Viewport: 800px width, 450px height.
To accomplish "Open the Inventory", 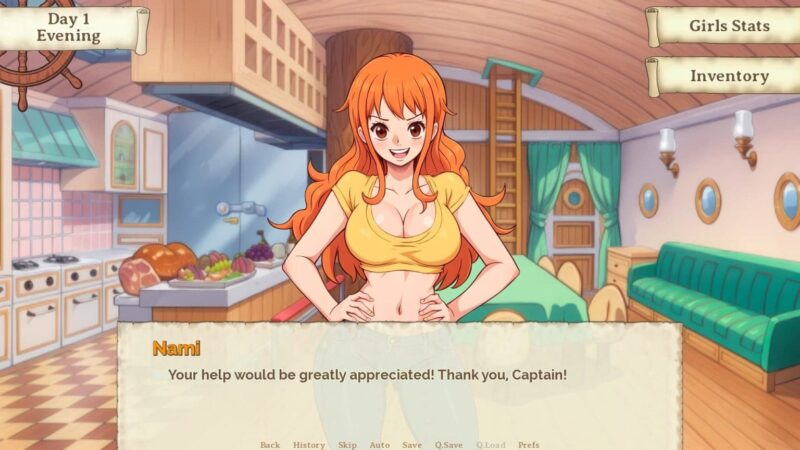I will (x=728, y=76).
